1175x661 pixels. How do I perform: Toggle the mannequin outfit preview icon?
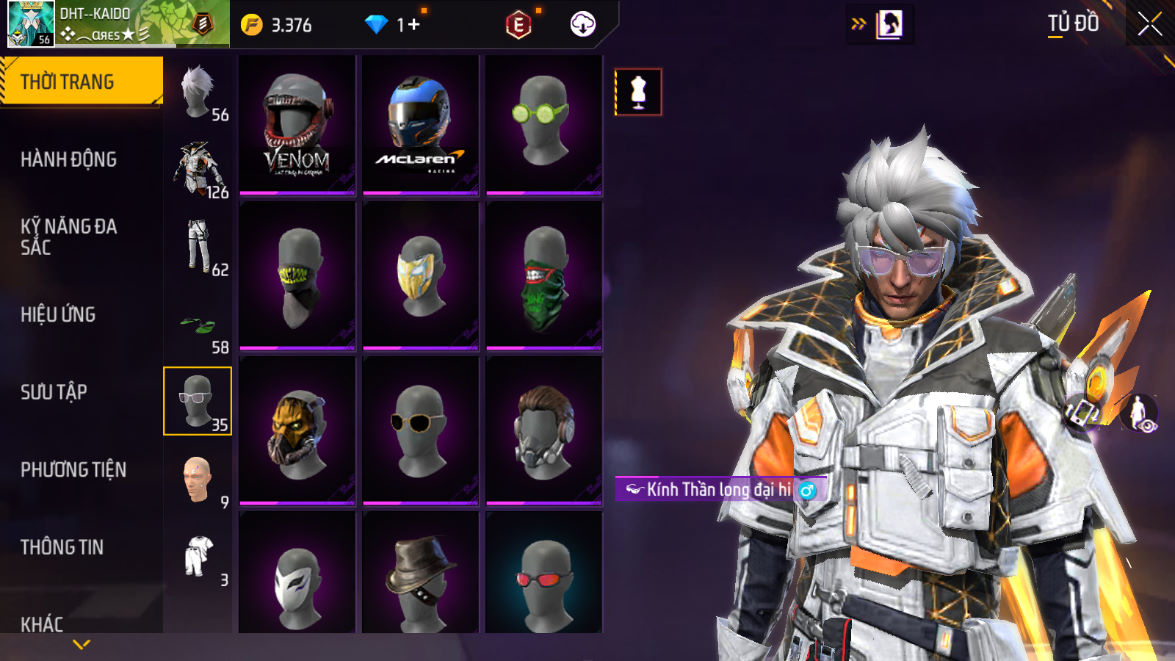[638, 93]
